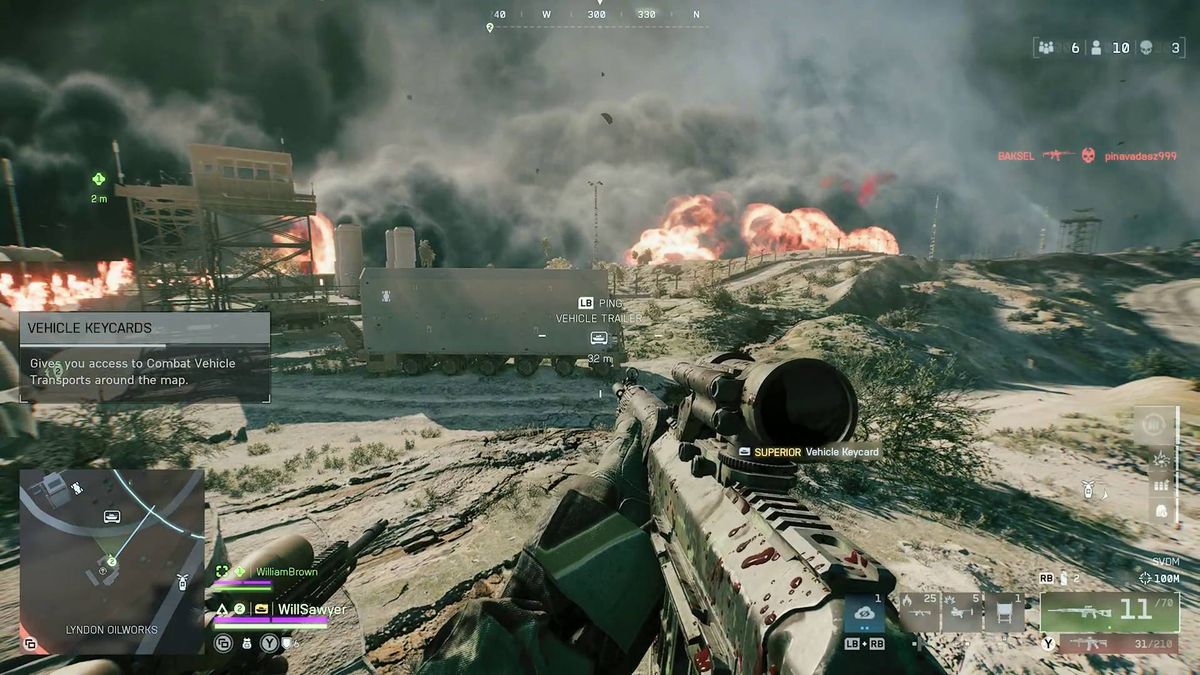Viewport: 1200px width, 675px height.
Task: Select the explosive launcher slot with 5
Action: [960, 613]
